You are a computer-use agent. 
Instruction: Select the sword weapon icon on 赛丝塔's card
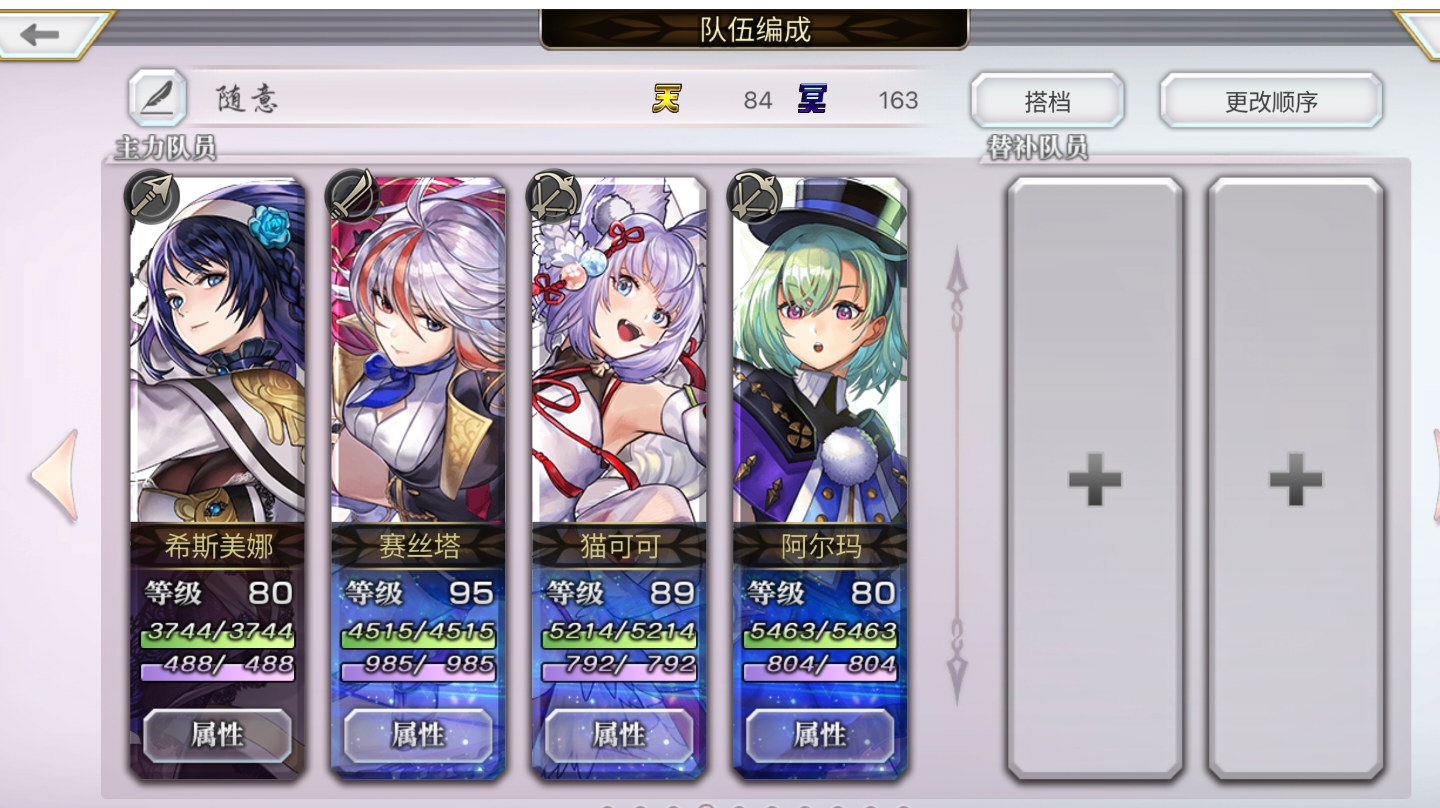click(x=350, y=196)
